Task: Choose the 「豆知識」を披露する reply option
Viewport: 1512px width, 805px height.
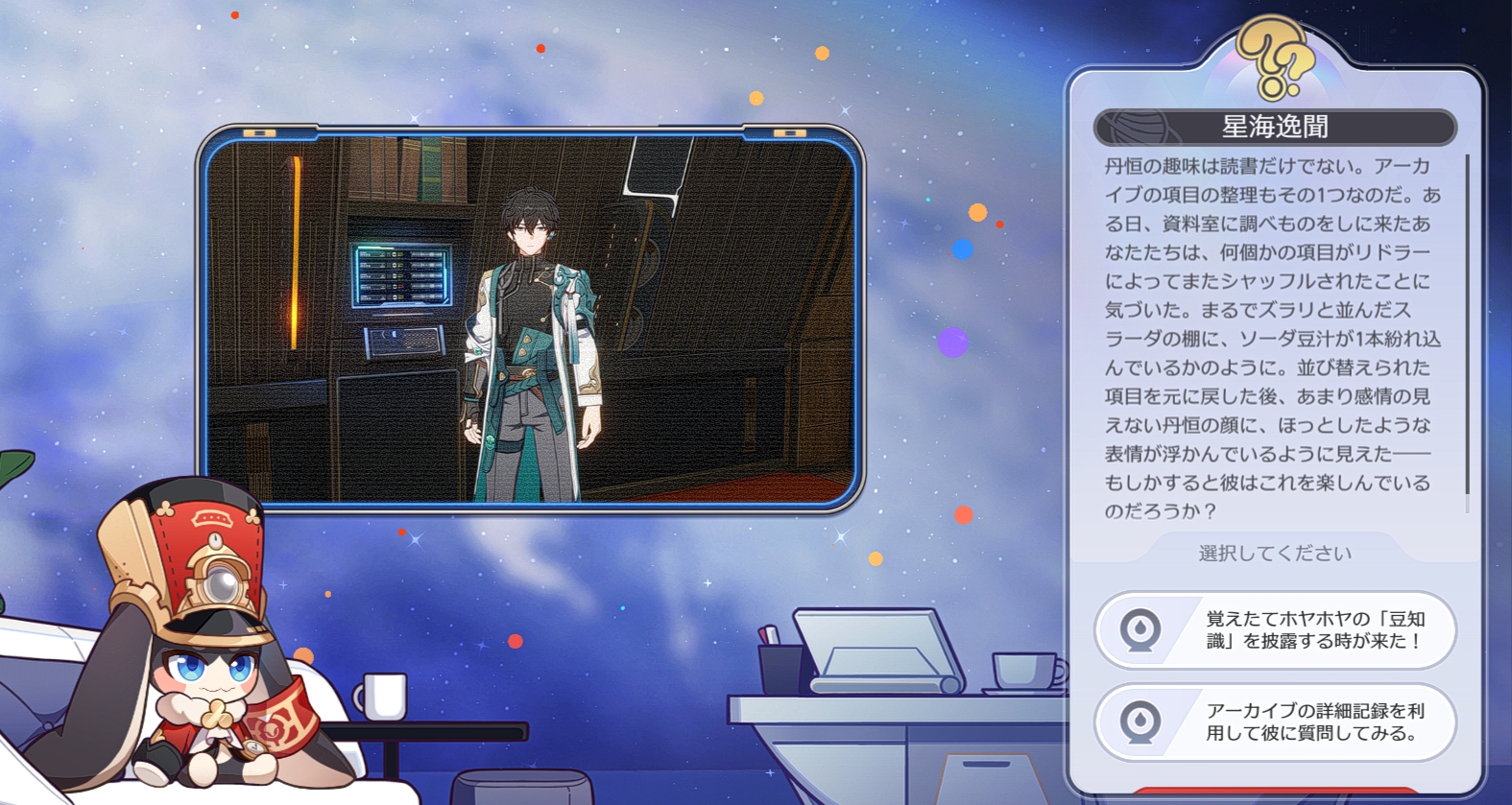Action: (1276, 630)
